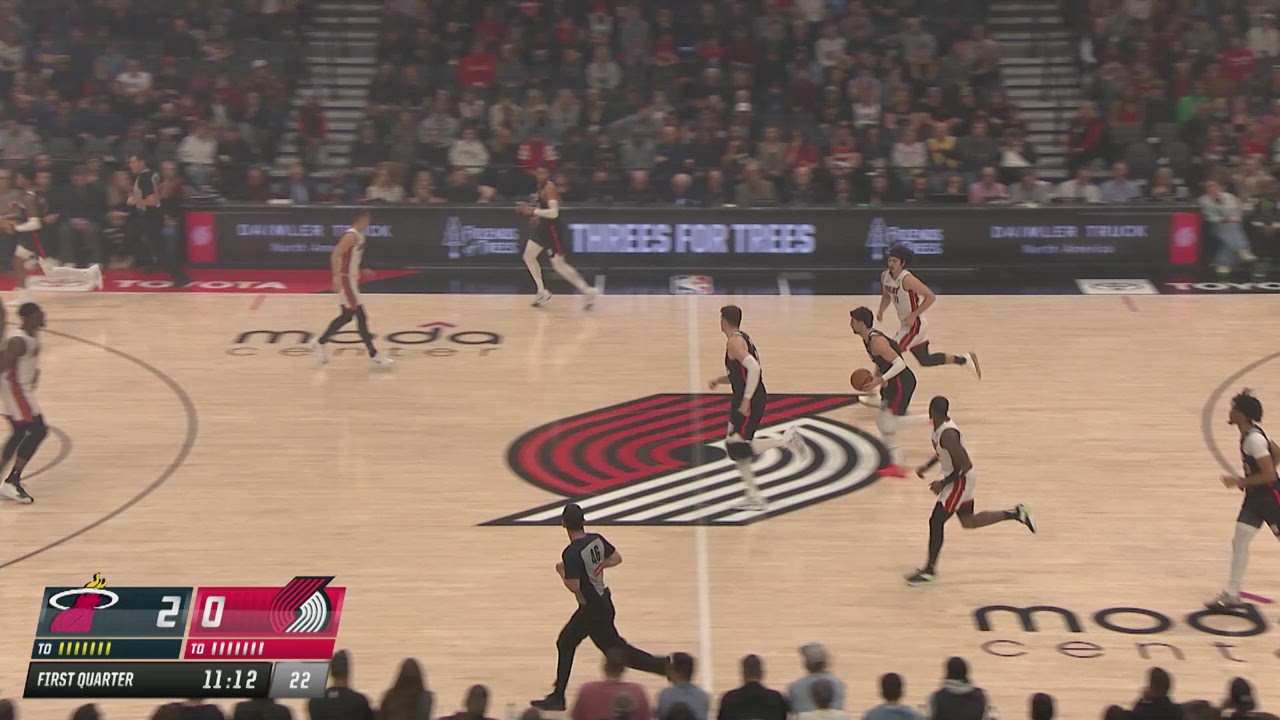The image size is (1280, 720).
Task: Select the FIRST QUARTER label
Action: [85, 680]
